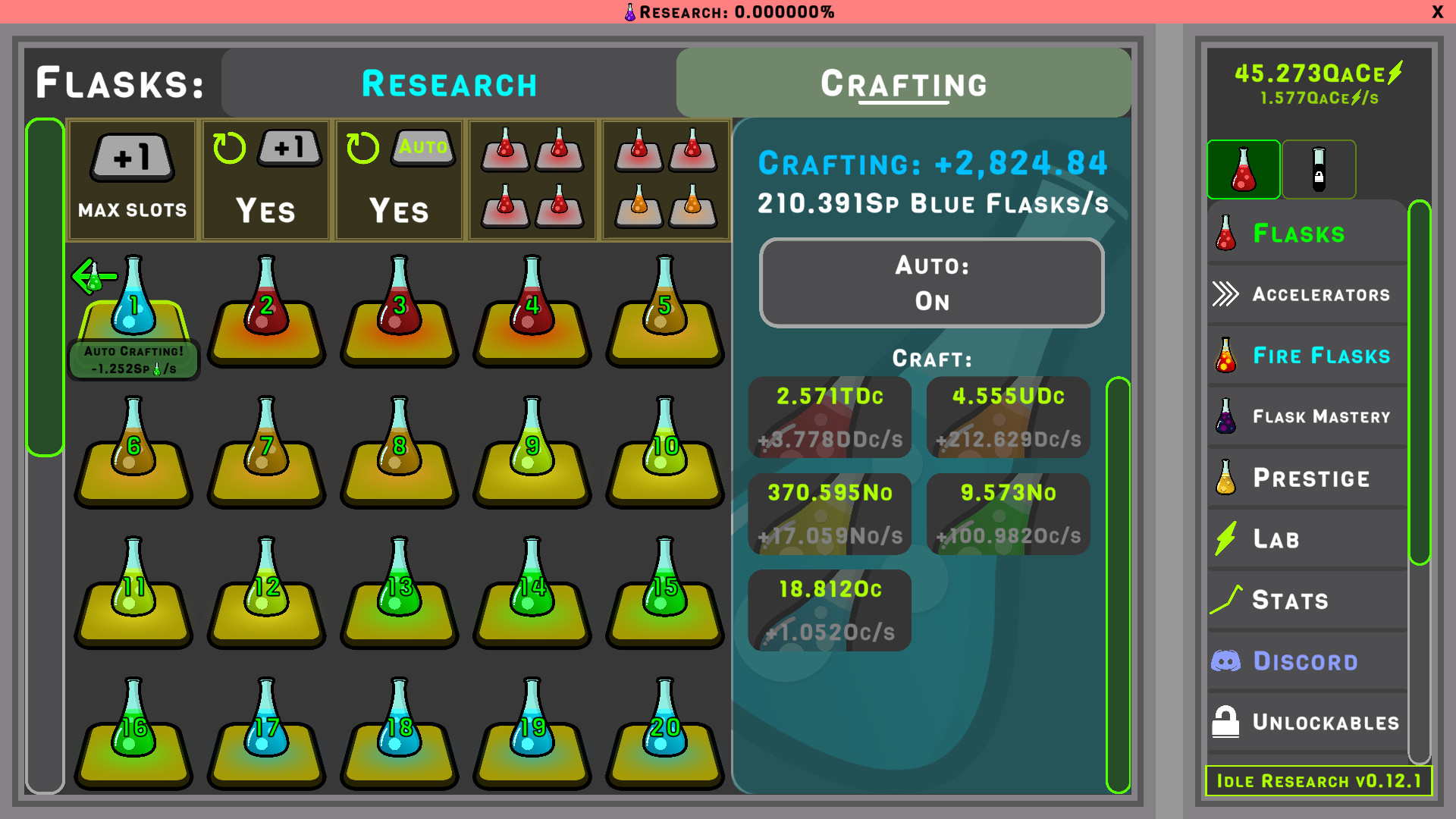The width and height of the screenshot is (1456, 819).
Task: Toggle Auto crafting off via Auto: On button
Action: (x=931, y=282)
